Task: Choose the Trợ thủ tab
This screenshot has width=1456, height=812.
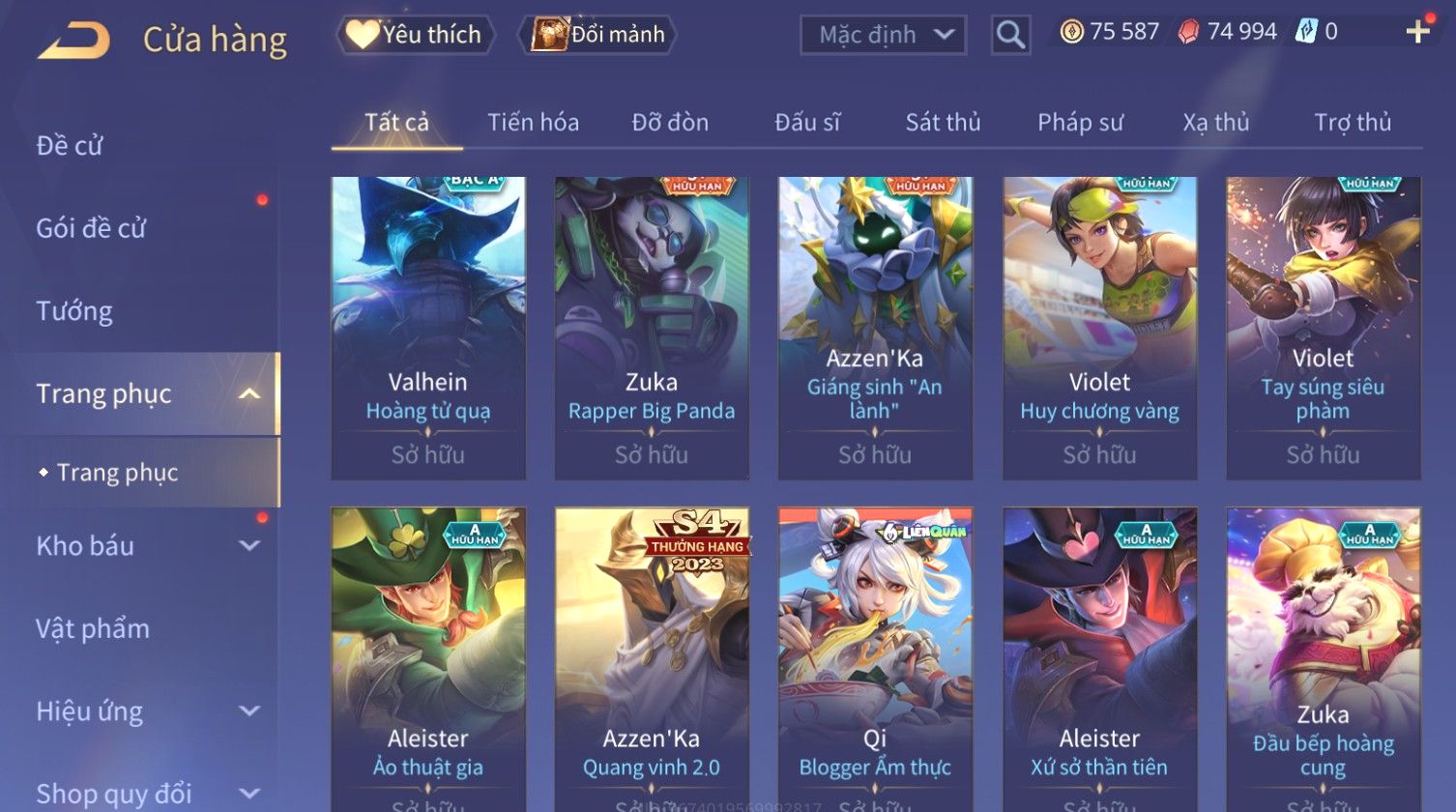Action: 1353,123
